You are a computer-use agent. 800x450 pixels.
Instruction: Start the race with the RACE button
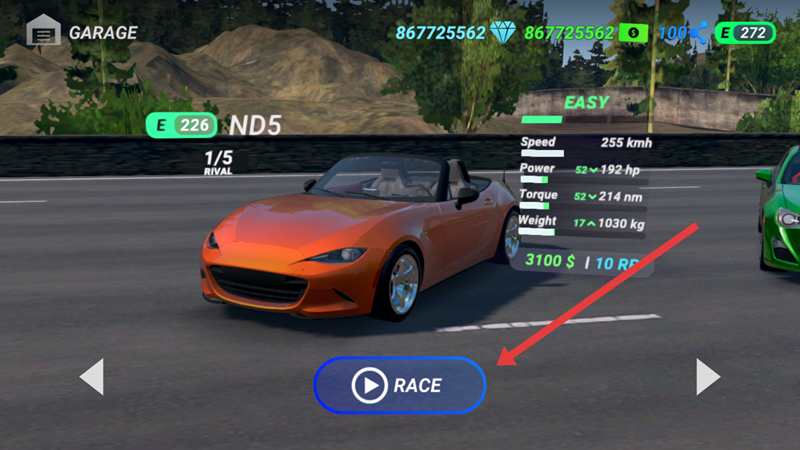(x=400, y=385)
